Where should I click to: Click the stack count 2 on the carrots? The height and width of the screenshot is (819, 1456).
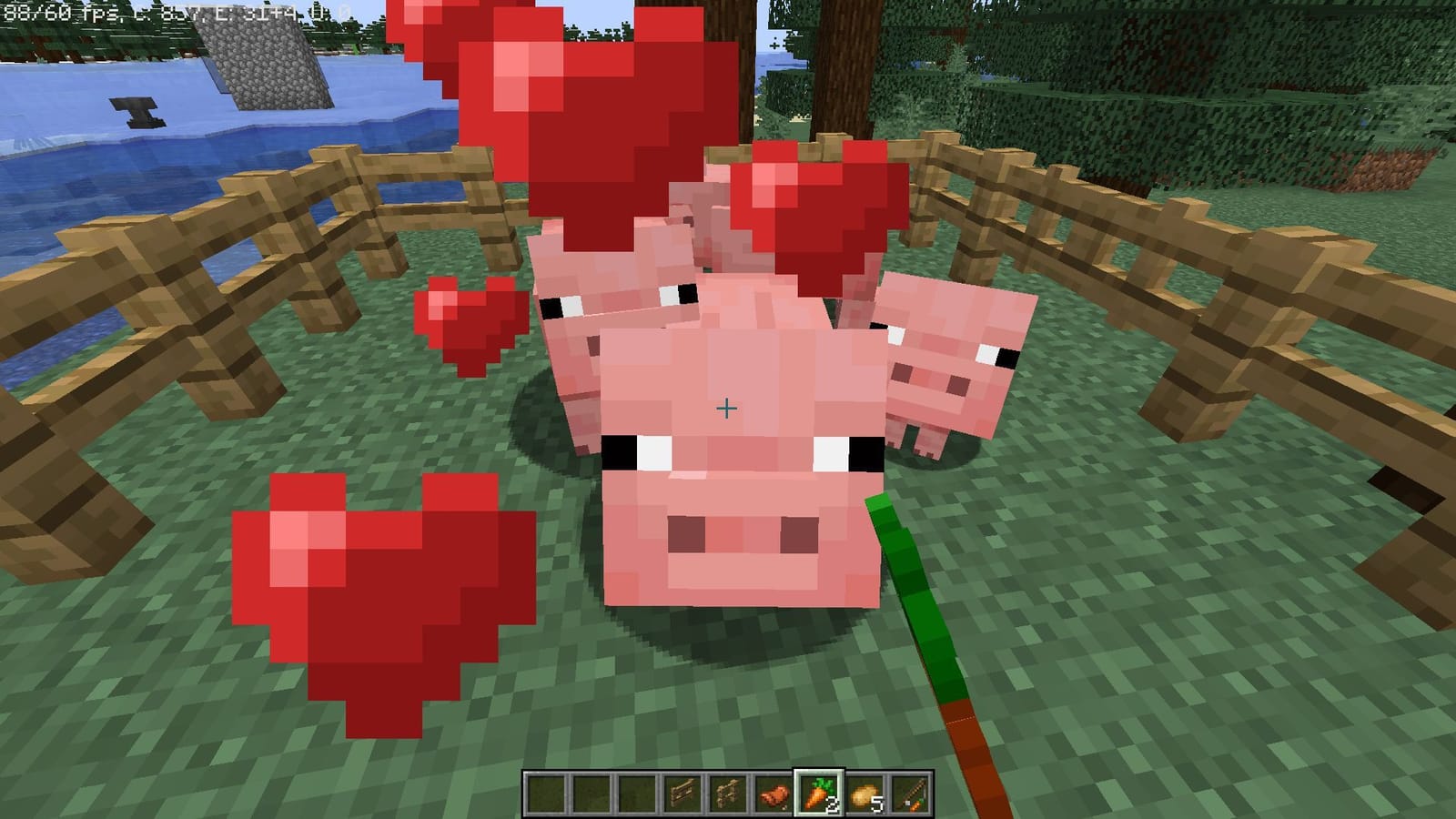[x=831, y=803]
